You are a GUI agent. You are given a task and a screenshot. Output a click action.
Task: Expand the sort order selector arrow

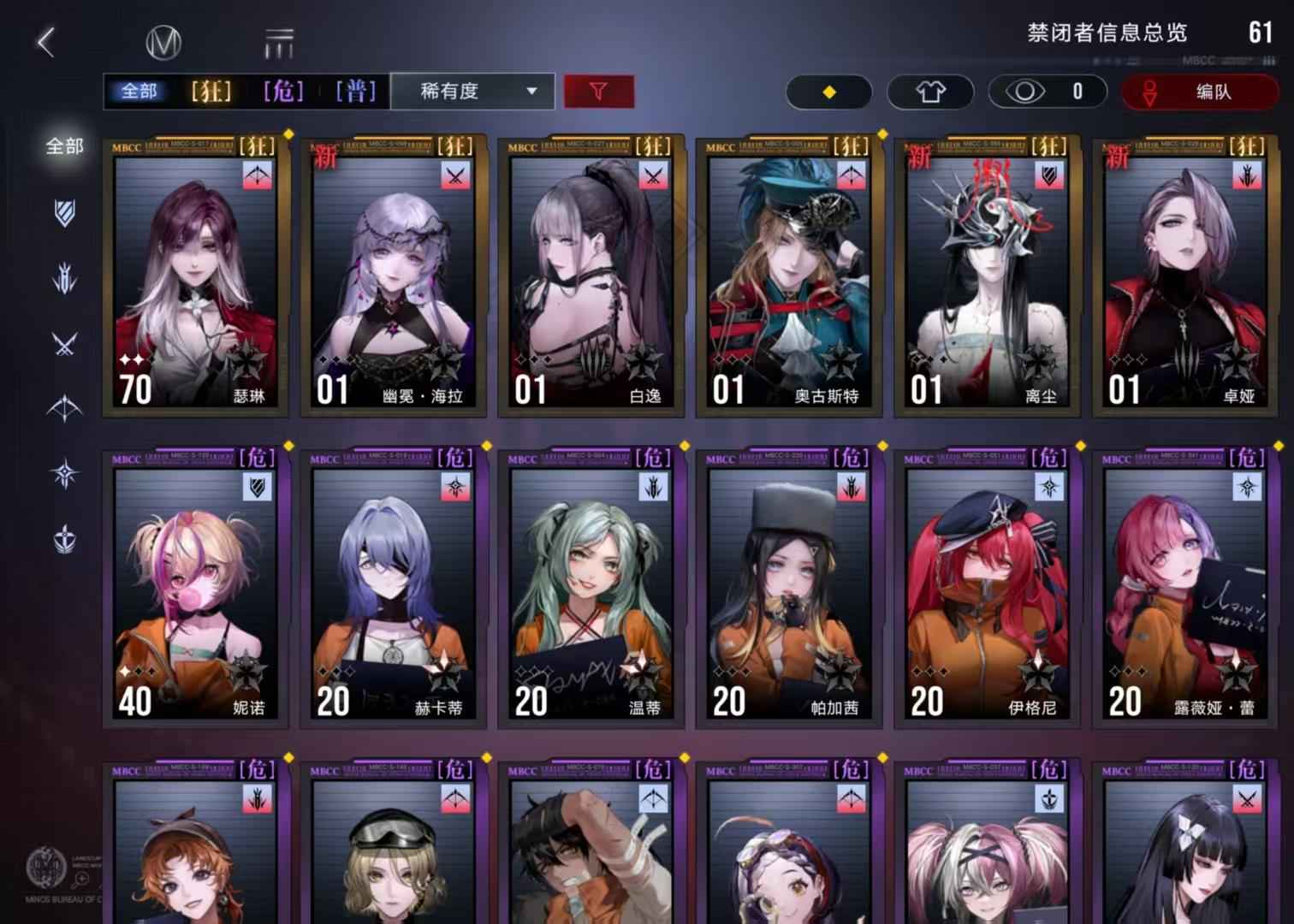531,92
